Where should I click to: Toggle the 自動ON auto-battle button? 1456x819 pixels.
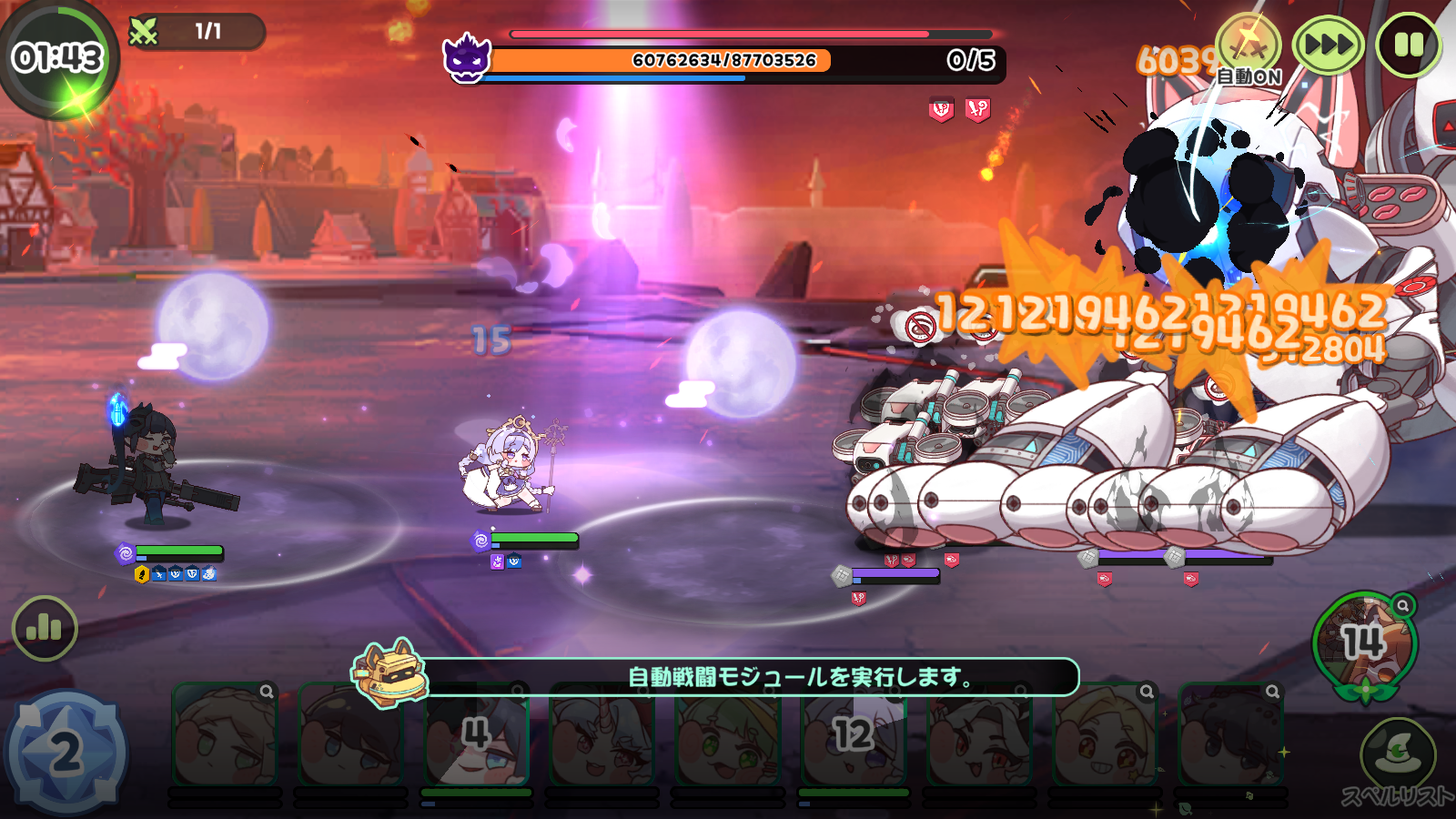click(x=1249, y=48)
